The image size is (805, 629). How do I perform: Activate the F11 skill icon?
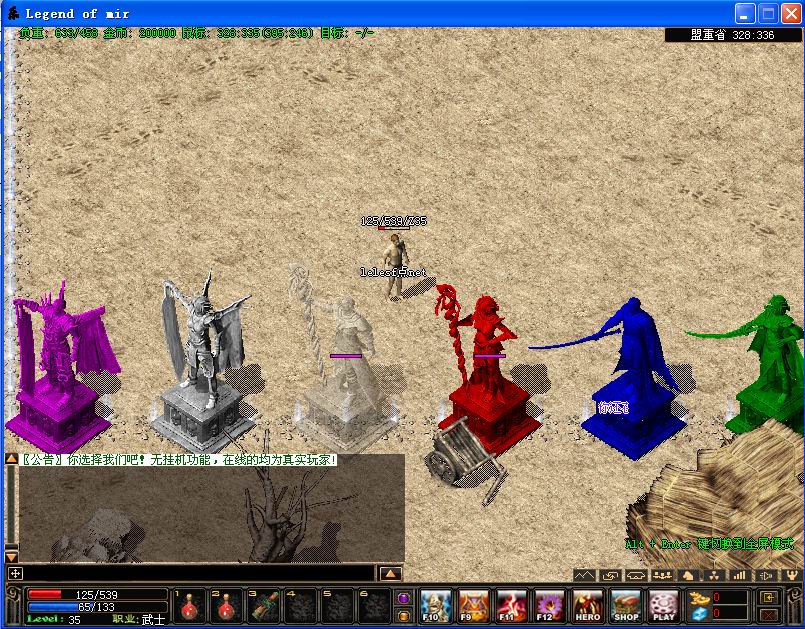[x=510, y=605]
